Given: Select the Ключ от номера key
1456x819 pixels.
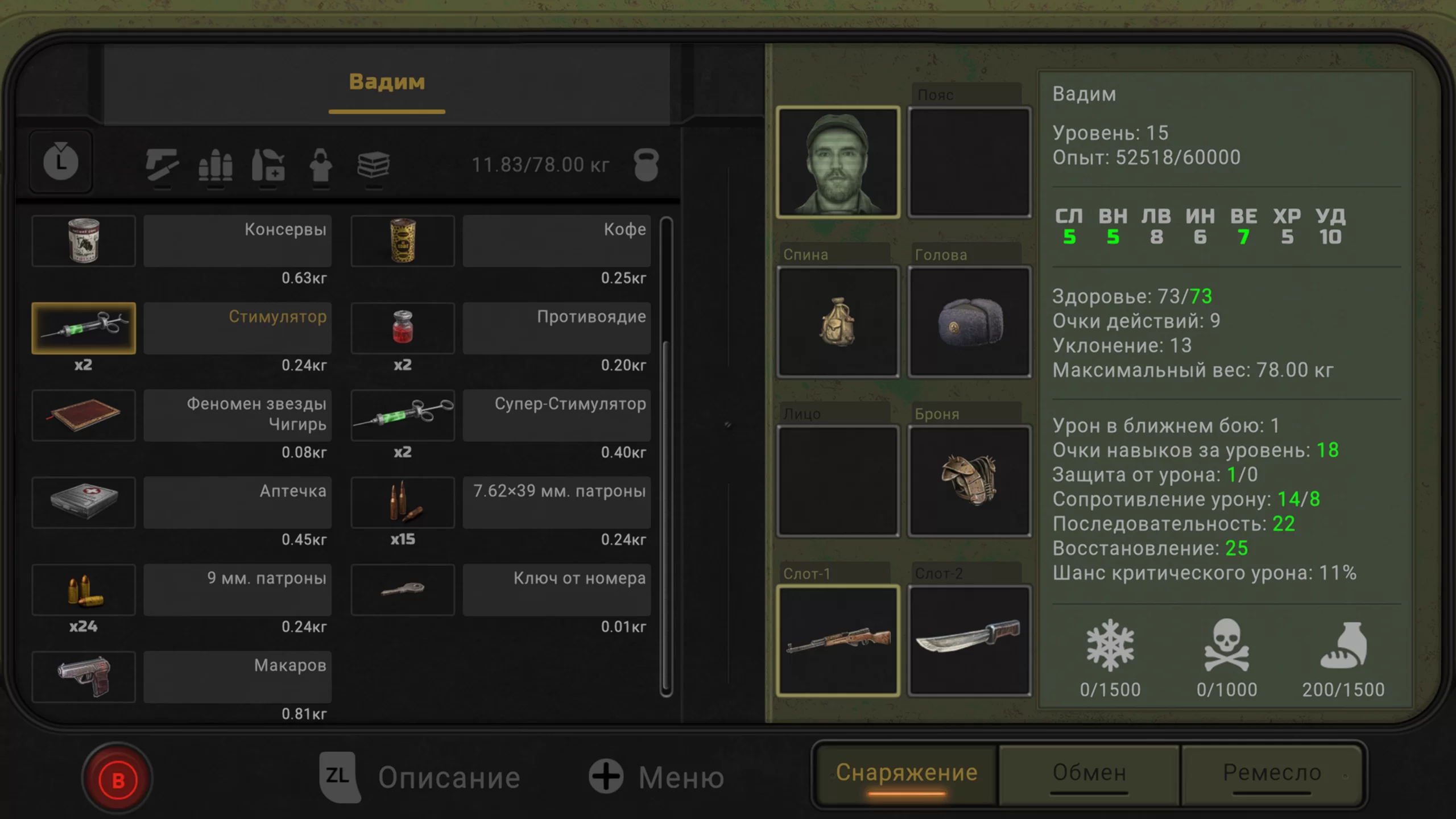Looking at the screenshot, I should 403,590.
